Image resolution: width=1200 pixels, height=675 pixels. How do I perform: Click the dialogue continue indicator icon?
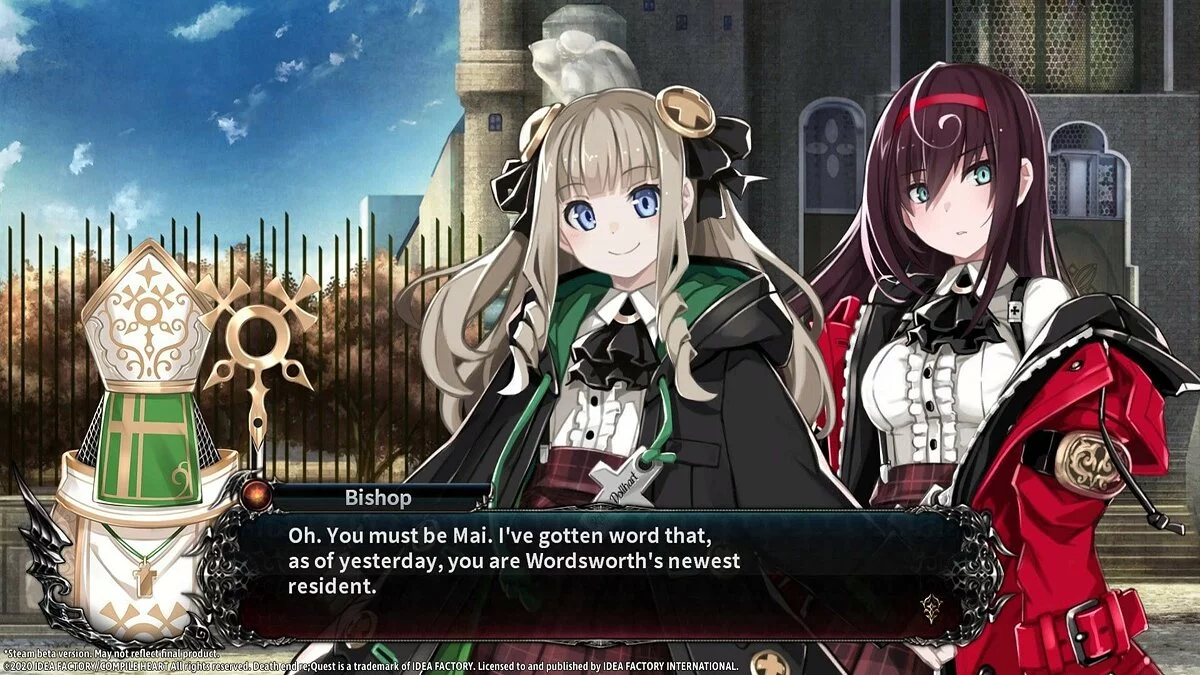tap(932, 607)
